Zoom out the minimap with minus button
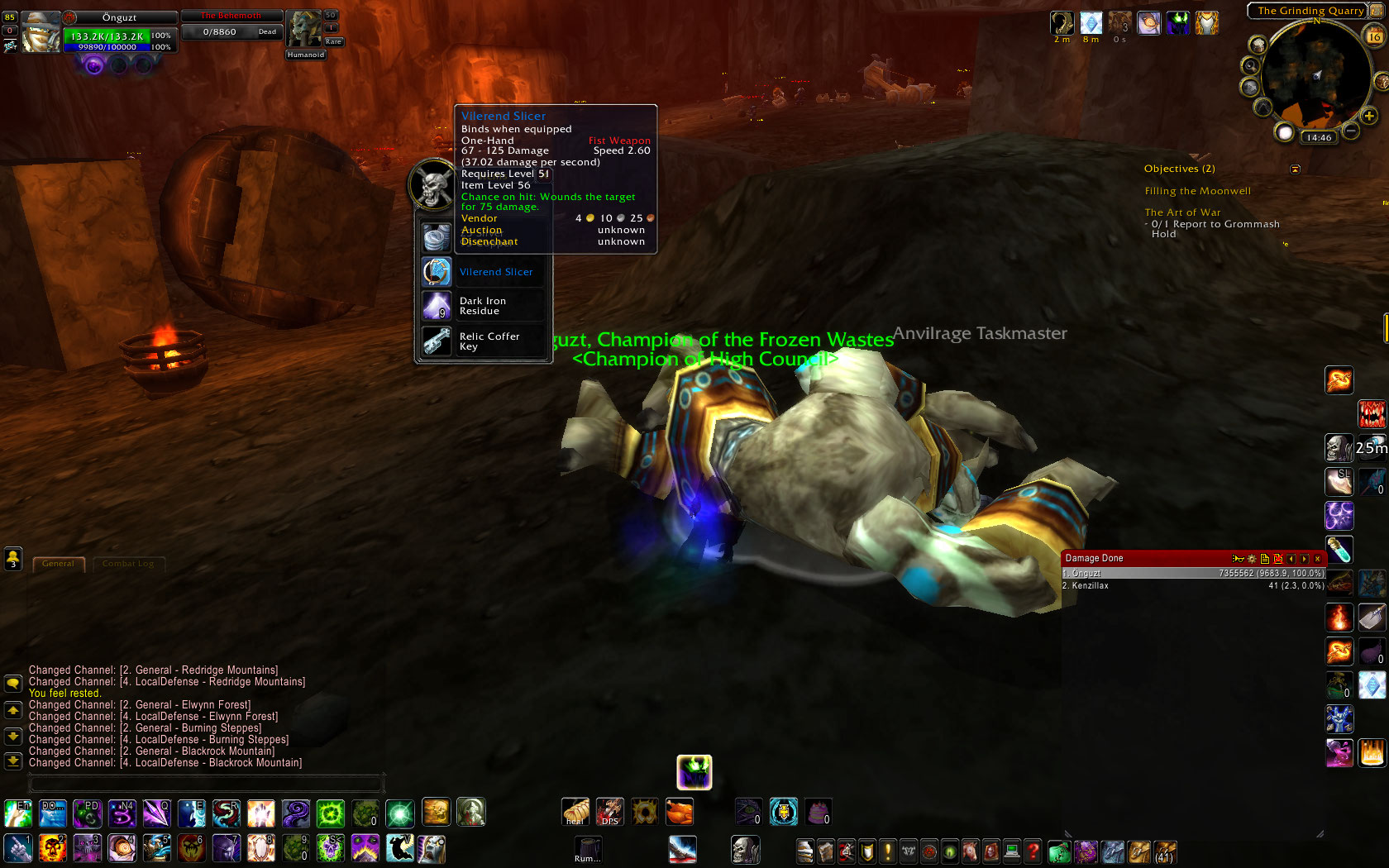Screen dimensions: 1389x868 point(1351,131)
